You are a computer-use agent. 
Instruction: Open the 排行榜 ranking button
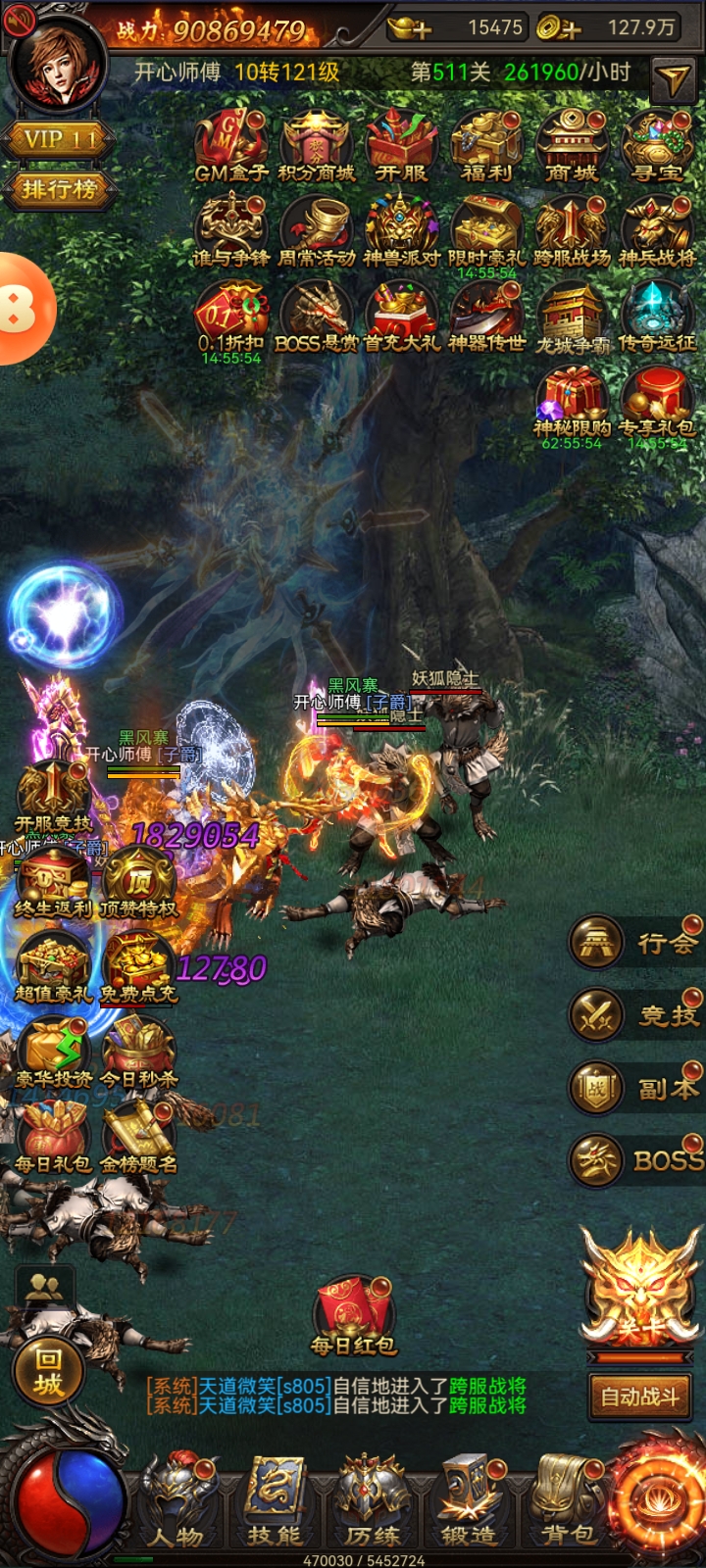coord(59,189)
